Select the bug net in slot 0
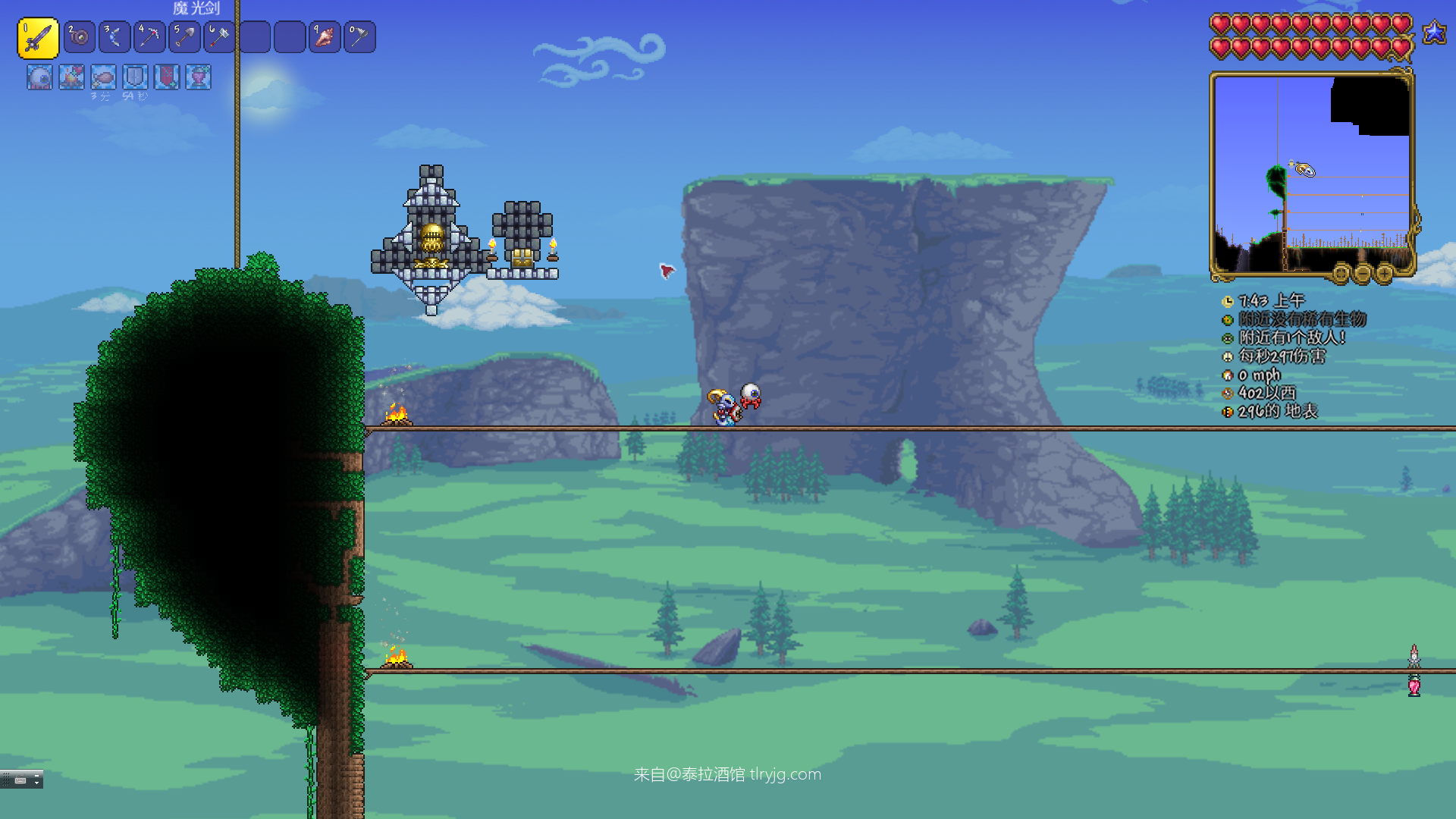 click(x=359, y=37)
